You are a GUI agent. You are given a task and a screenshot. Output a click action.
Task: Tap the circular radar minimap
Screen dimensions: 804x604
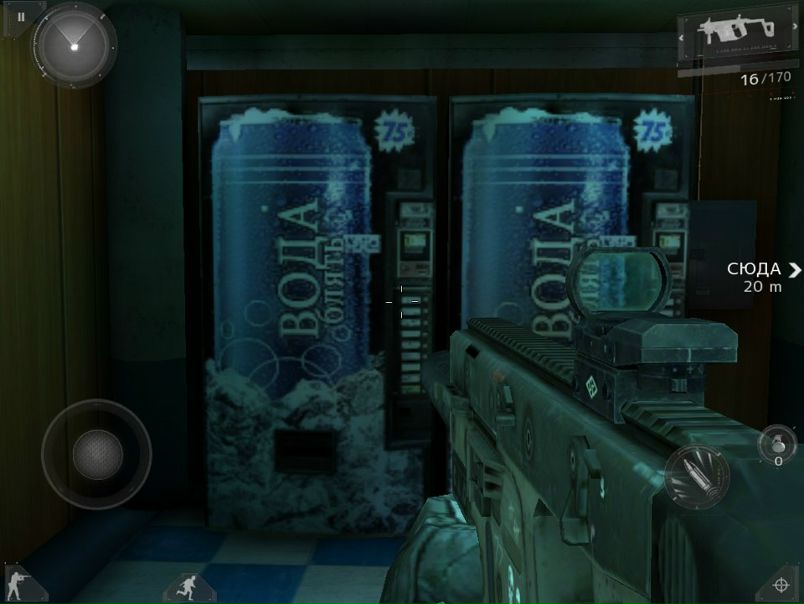[x=76, y=44]
